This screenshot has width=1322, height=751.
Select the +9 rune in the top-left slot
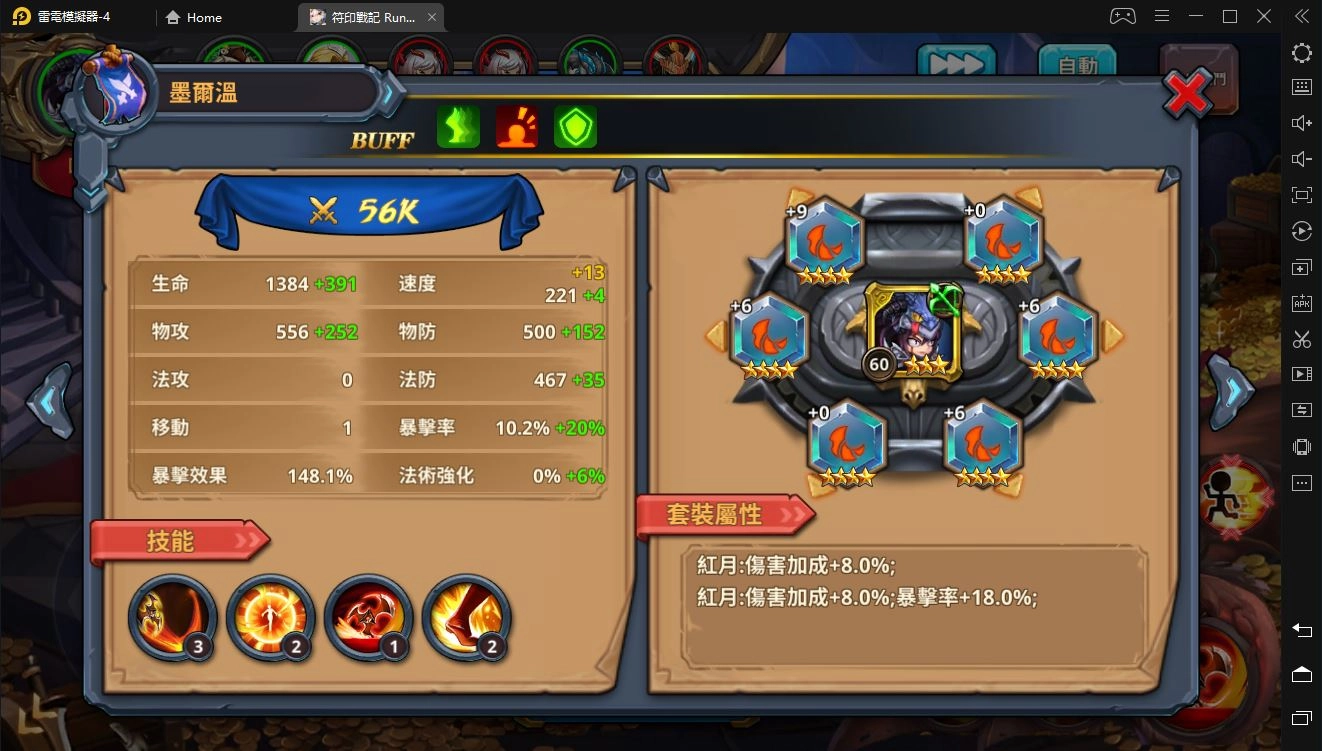tap(826, 240)
